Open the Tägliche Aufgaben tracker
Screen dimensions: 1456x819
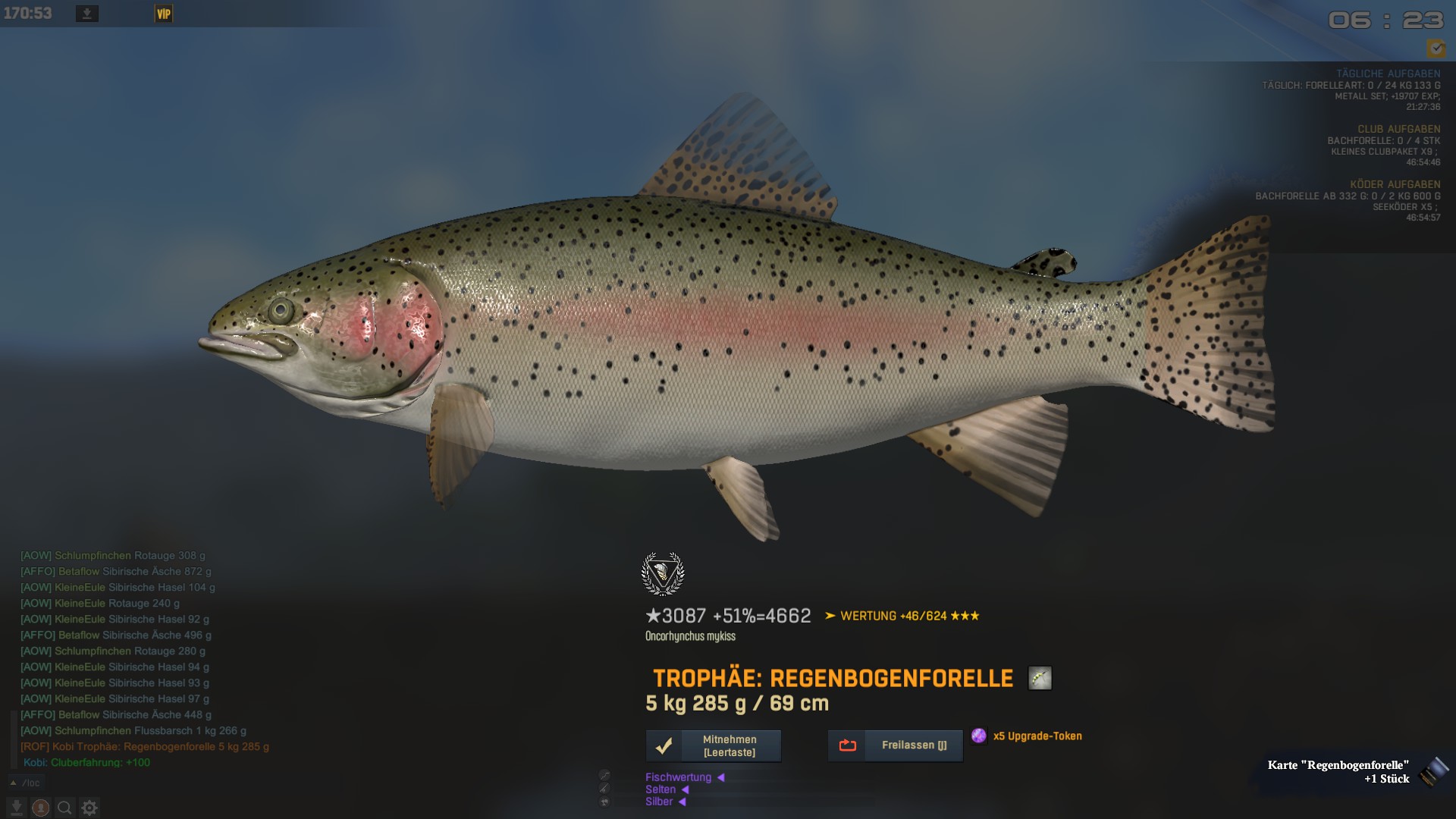(1388, 74)
